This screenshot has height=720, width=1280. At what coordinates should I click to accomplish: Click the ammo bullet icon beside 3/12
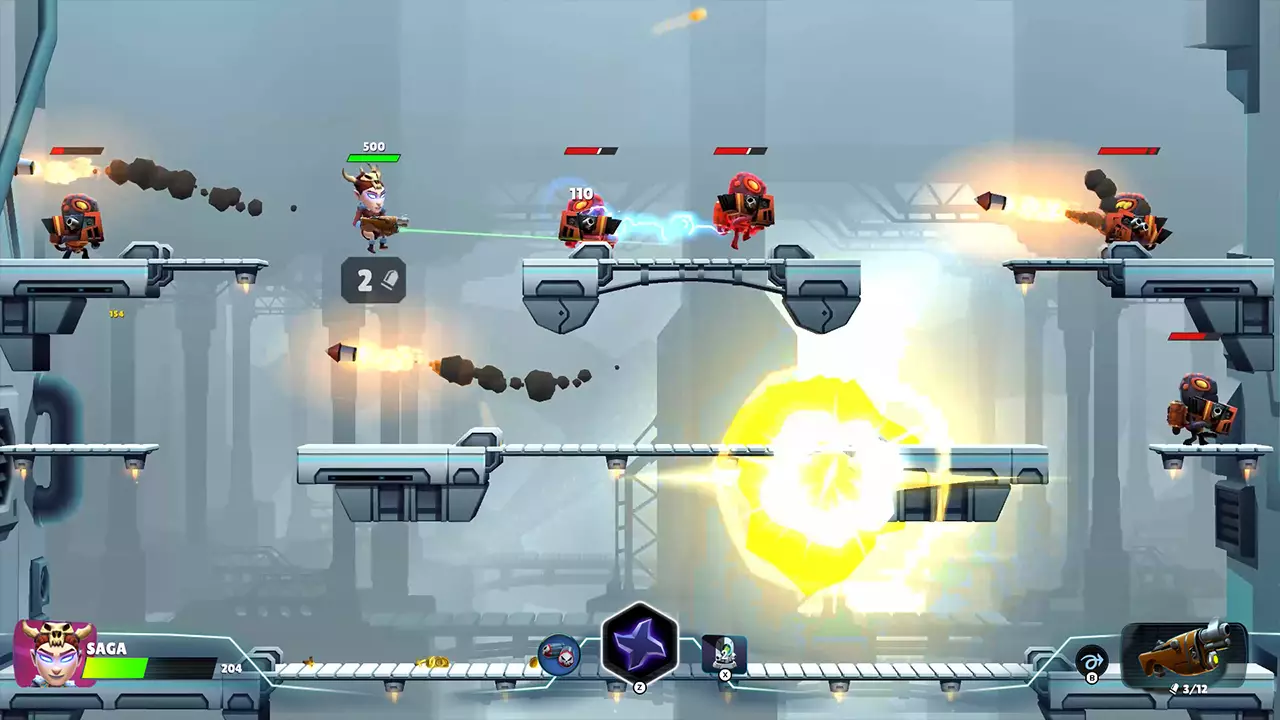click(1174, 689)
